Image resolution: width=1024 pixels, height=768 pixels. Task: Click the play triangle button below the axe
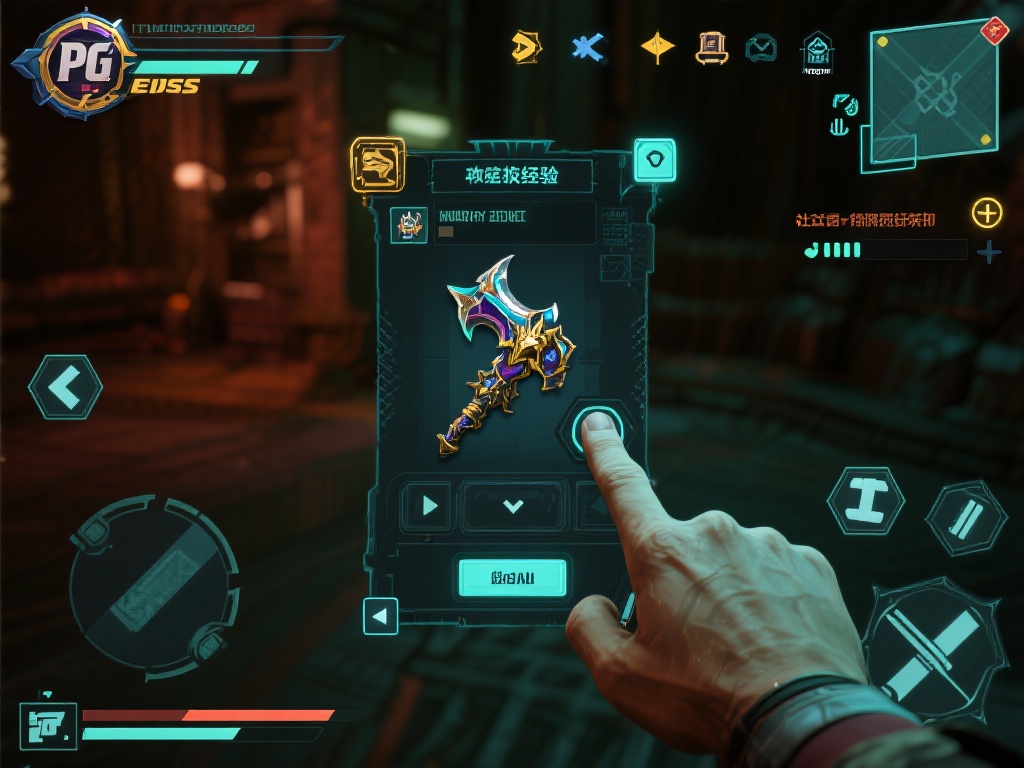(429, 505)
